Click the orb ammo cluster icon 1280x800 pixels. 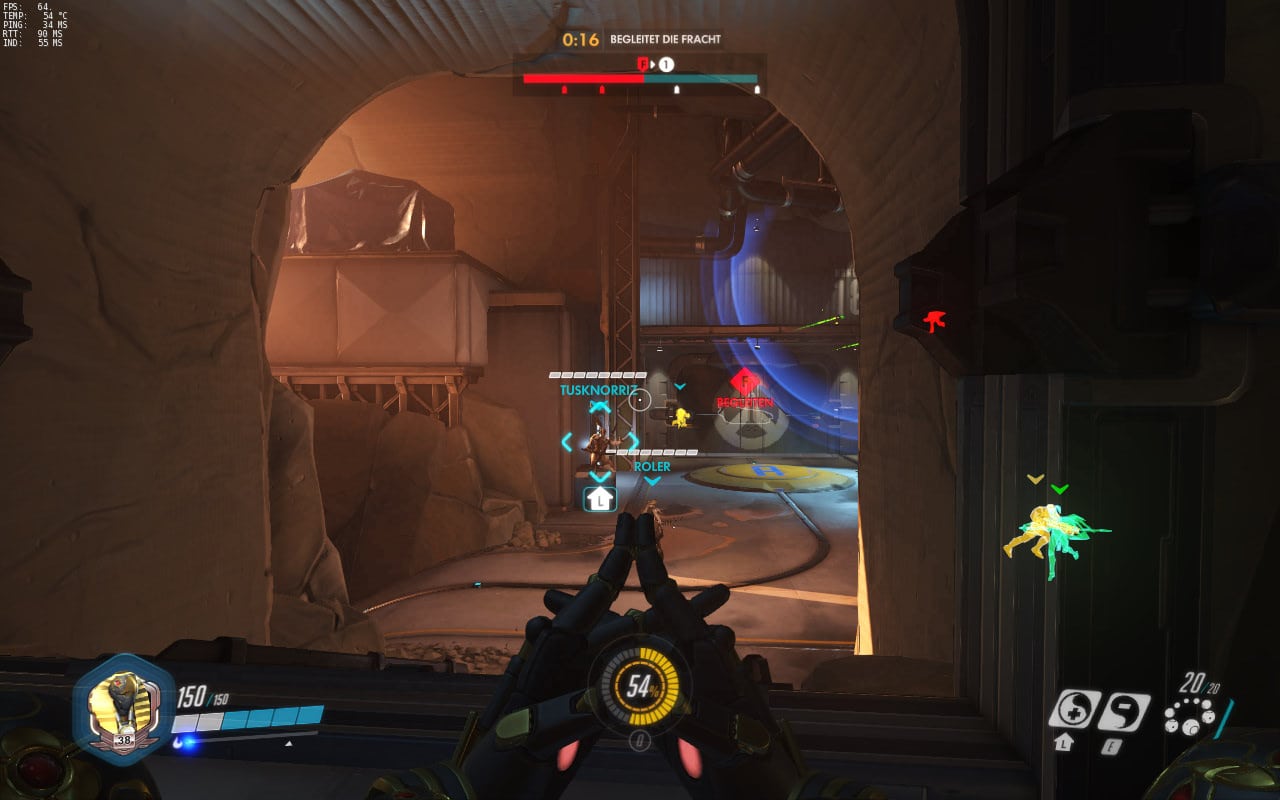(1190, 717)
